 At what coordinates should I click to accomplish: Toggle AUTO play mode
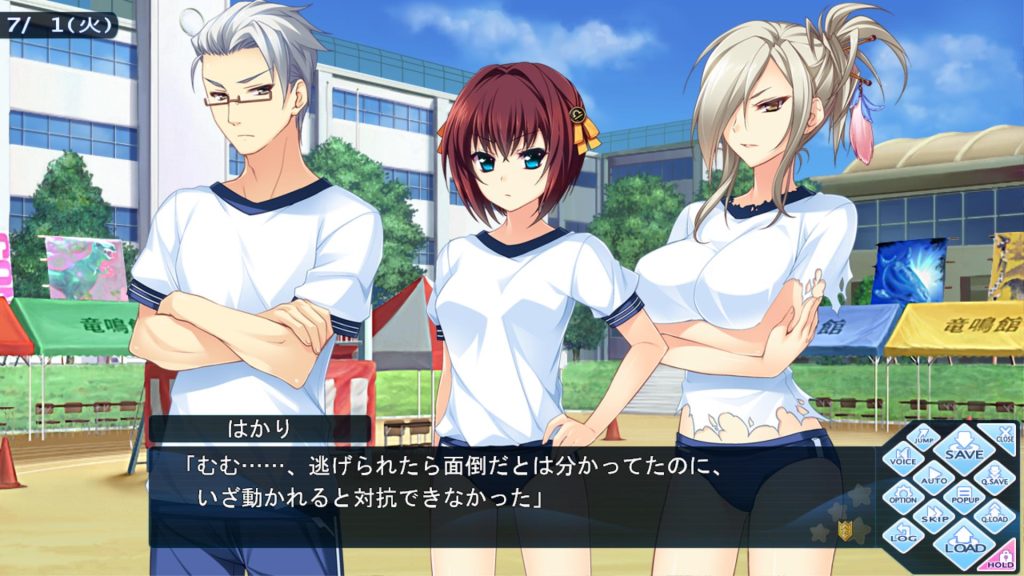[934, 477]
